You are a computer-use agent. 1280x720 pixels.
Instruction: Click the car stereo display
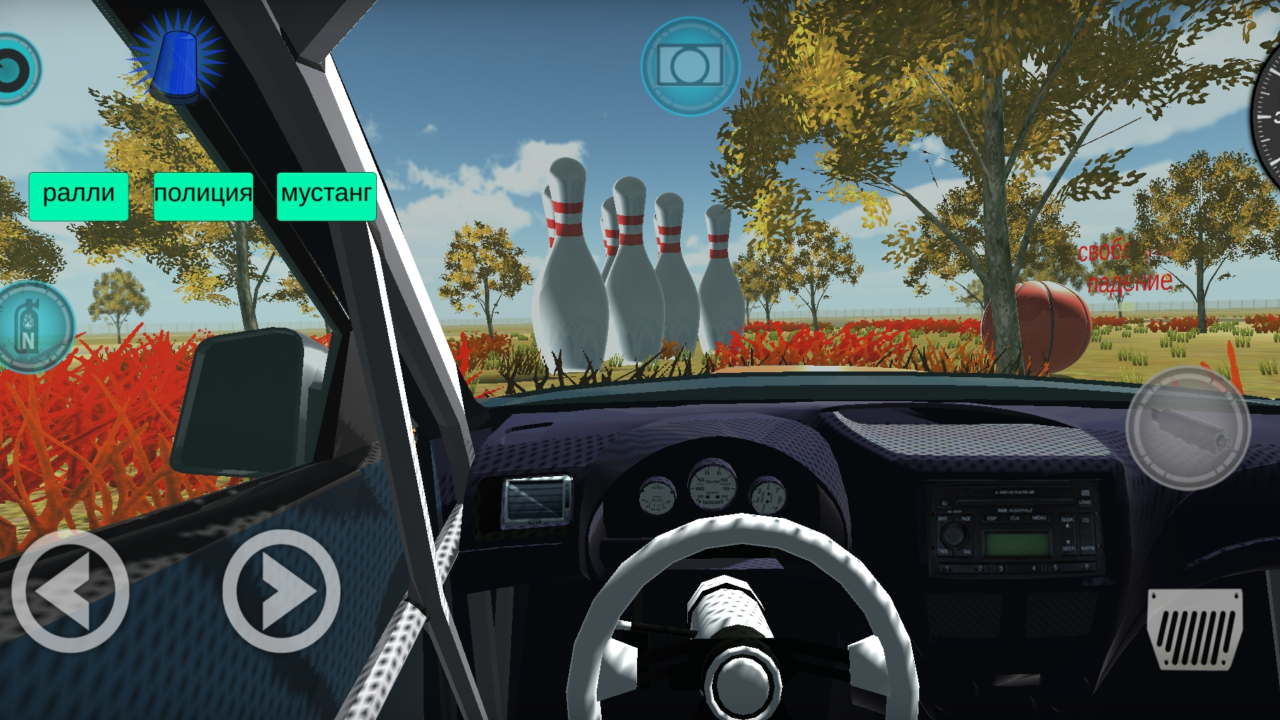(x=1017, y=542)
